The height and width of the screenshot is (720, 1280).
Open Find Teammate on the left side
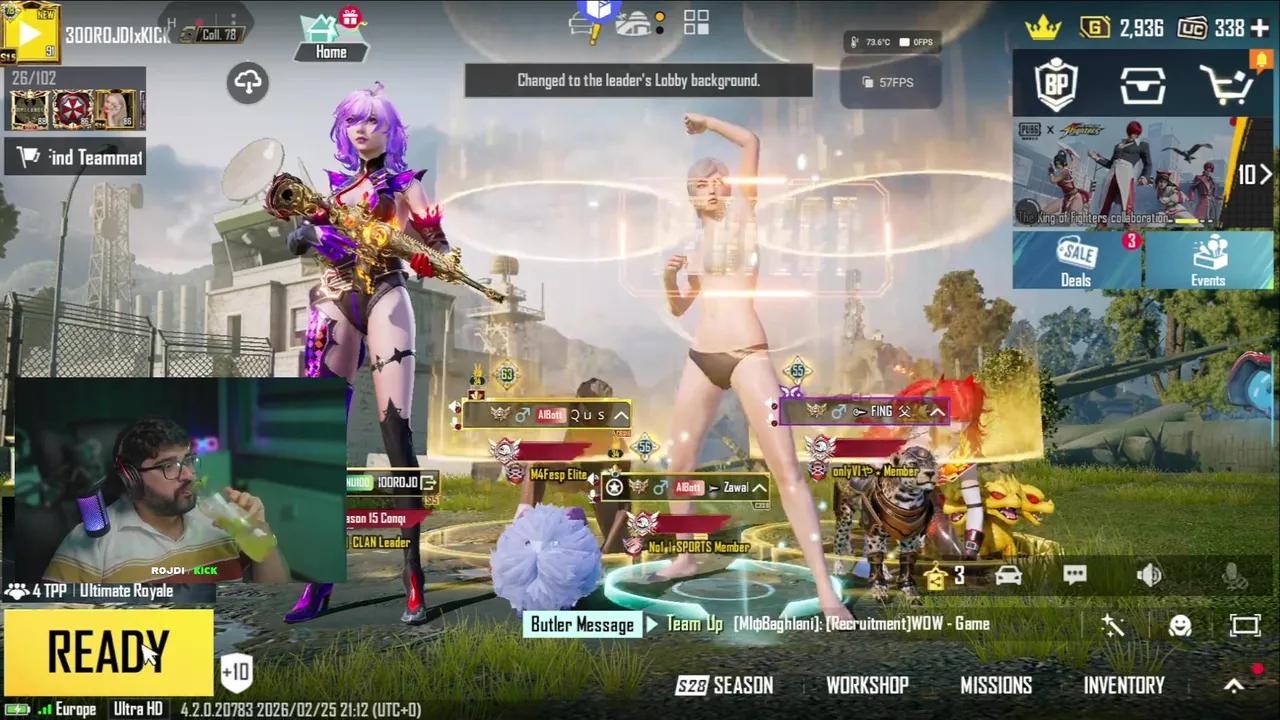coord(75,157)
